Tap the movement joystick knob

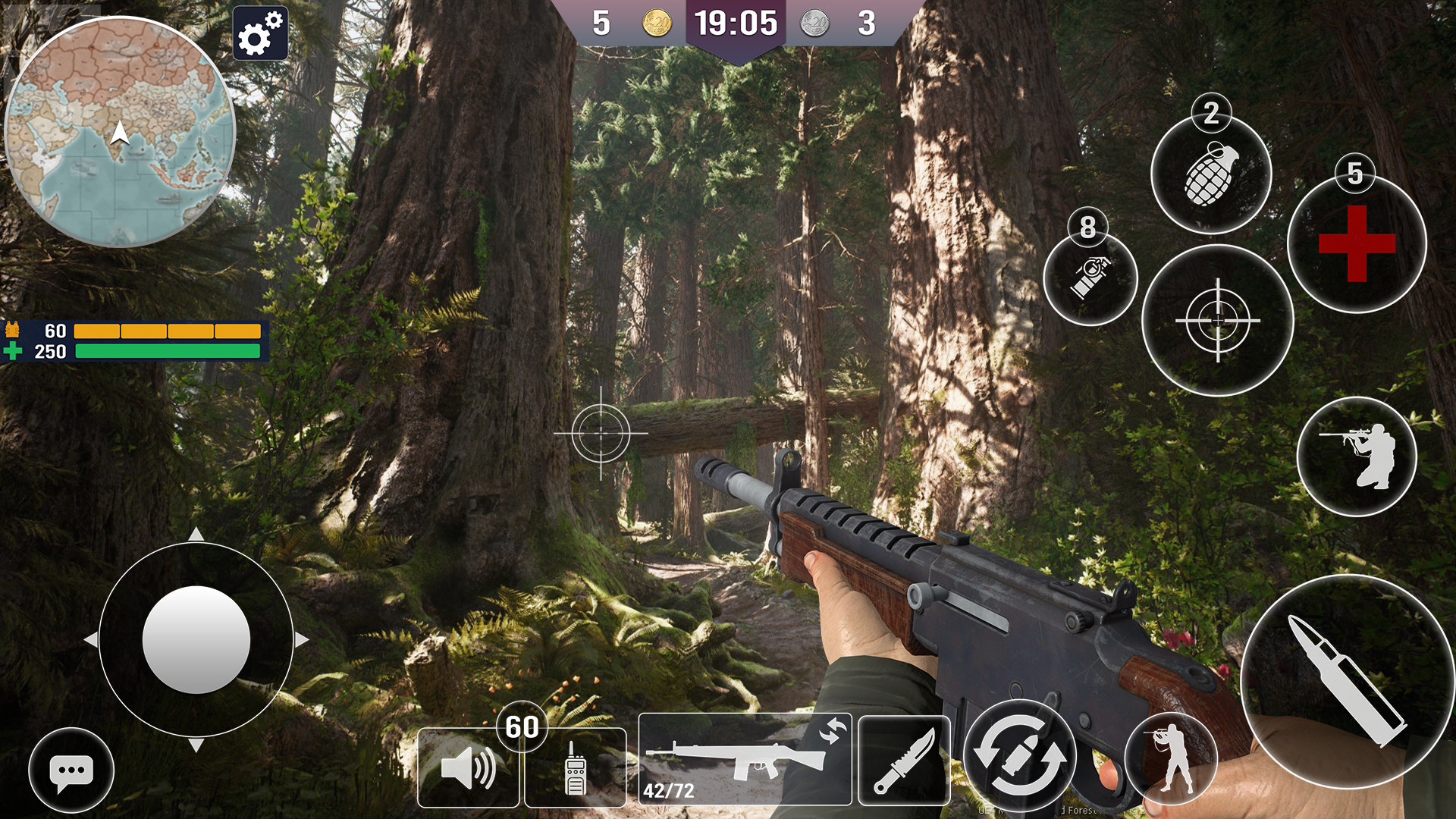coord(196,639)
